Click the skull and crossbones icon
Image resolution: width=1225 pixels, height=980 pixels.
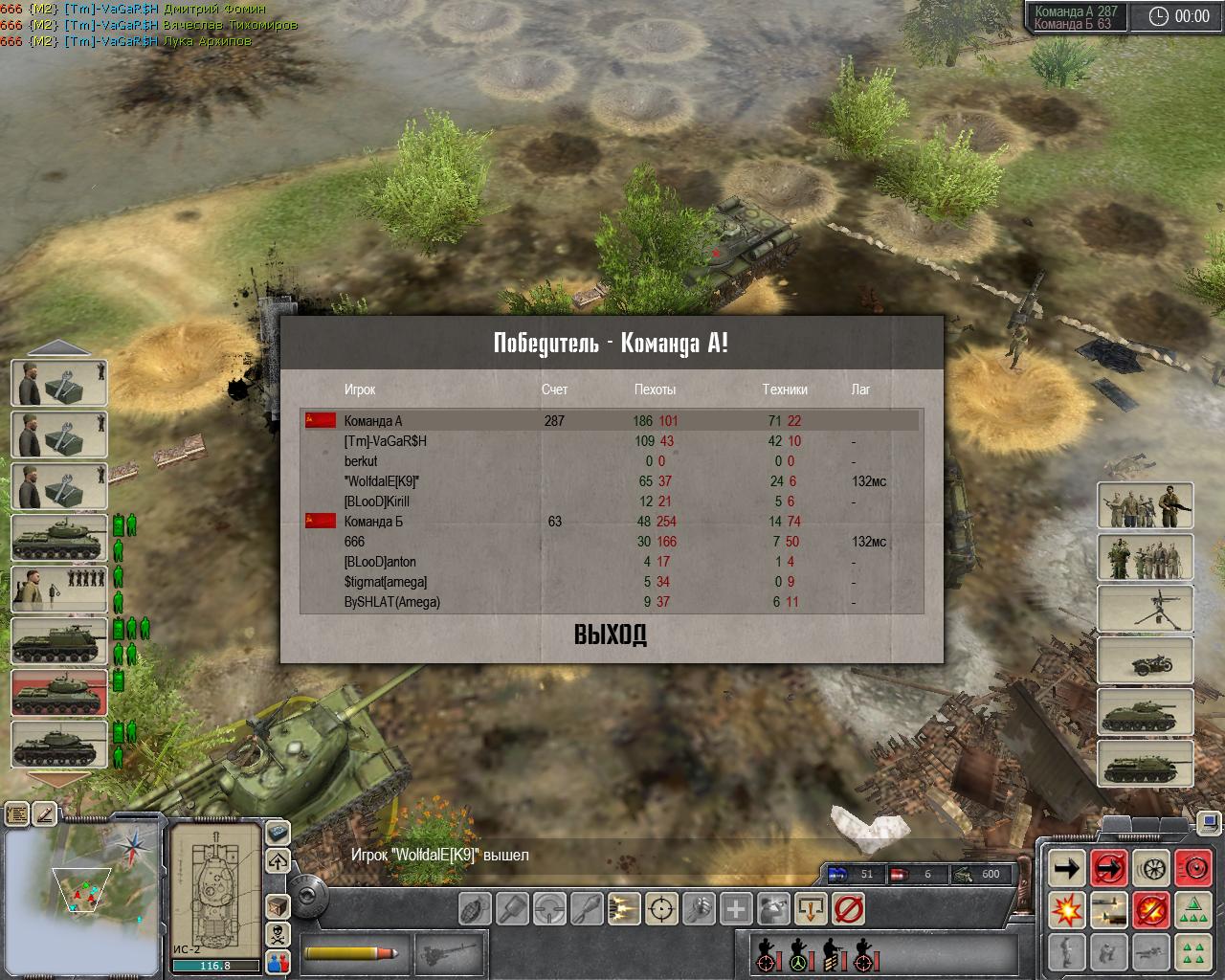click(278, 933)
